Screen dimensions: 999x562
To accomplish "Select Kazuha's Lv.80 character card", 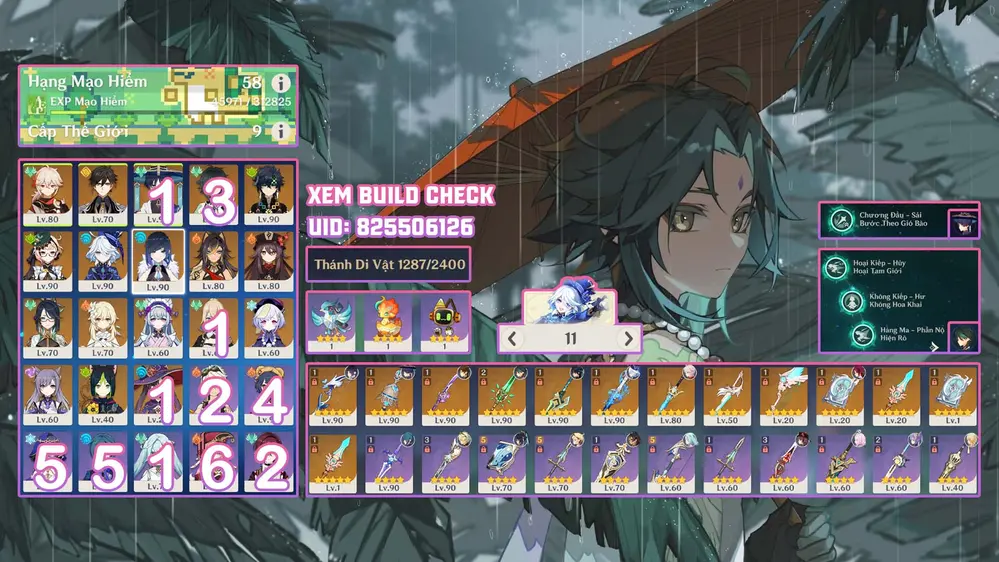I will pos(48,194).
